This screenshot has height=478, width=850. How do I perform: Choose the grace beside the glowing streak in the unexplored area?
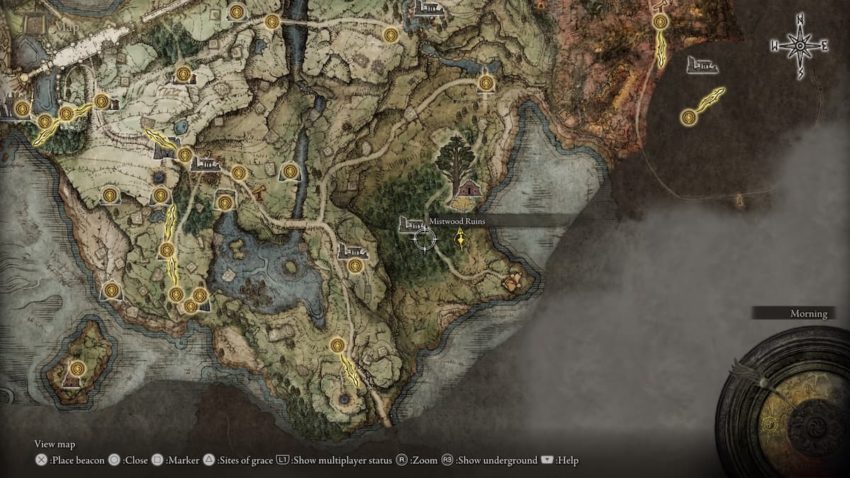tap(688, 117)
